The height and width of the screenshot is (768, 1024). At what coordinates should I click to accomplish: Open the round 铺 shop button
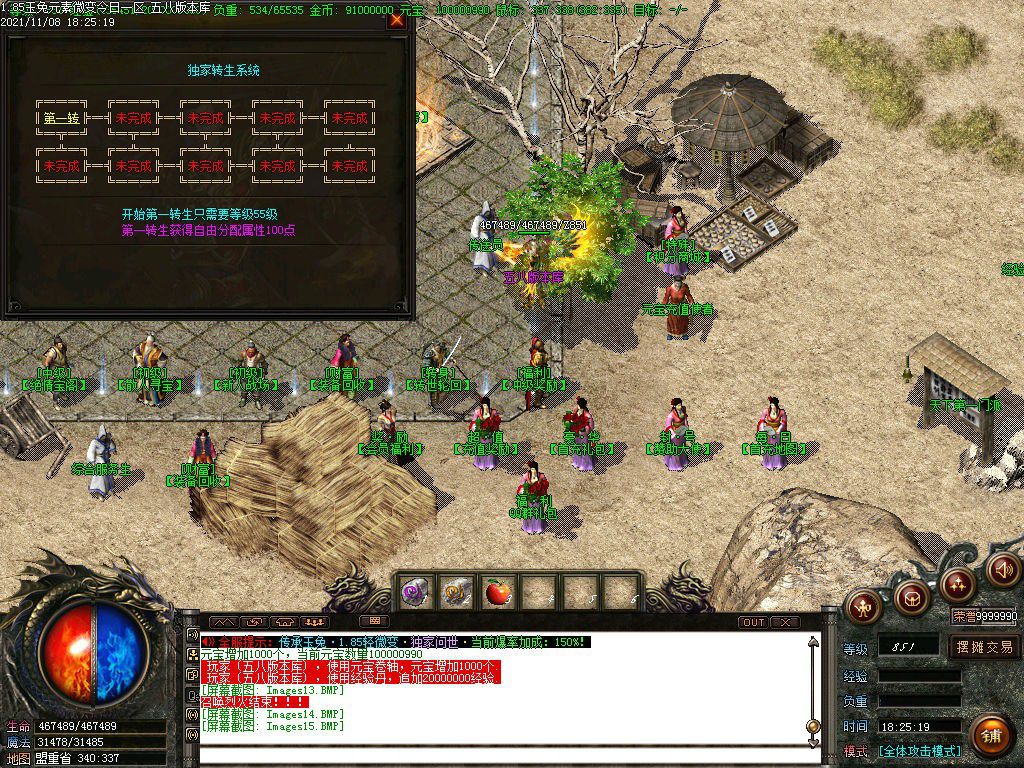pyautogui.click(x=990, y=735)
